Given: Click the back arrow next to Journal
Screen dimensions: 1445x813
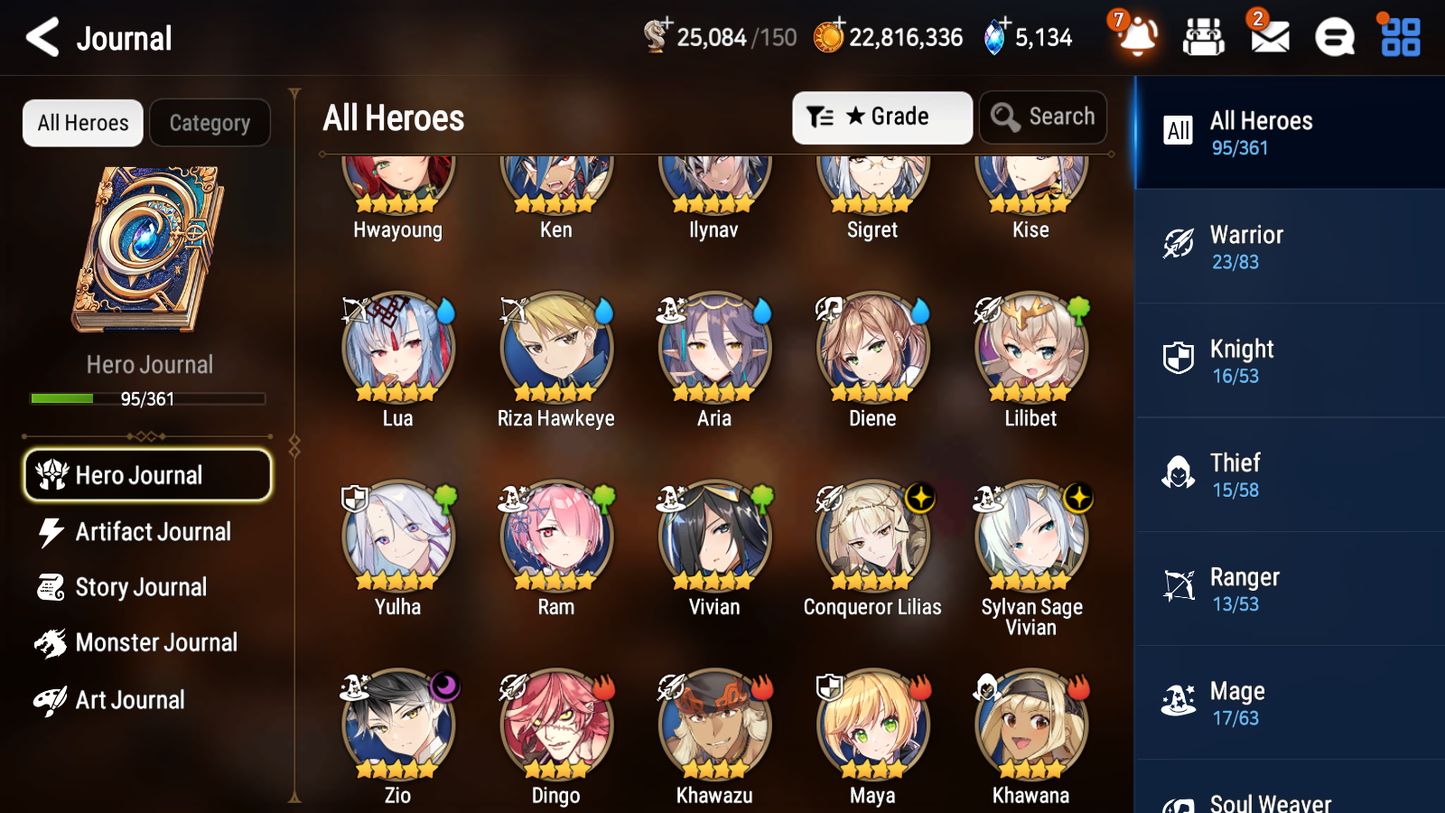Looking at the screenshot, I should click(x=41, y=37).
